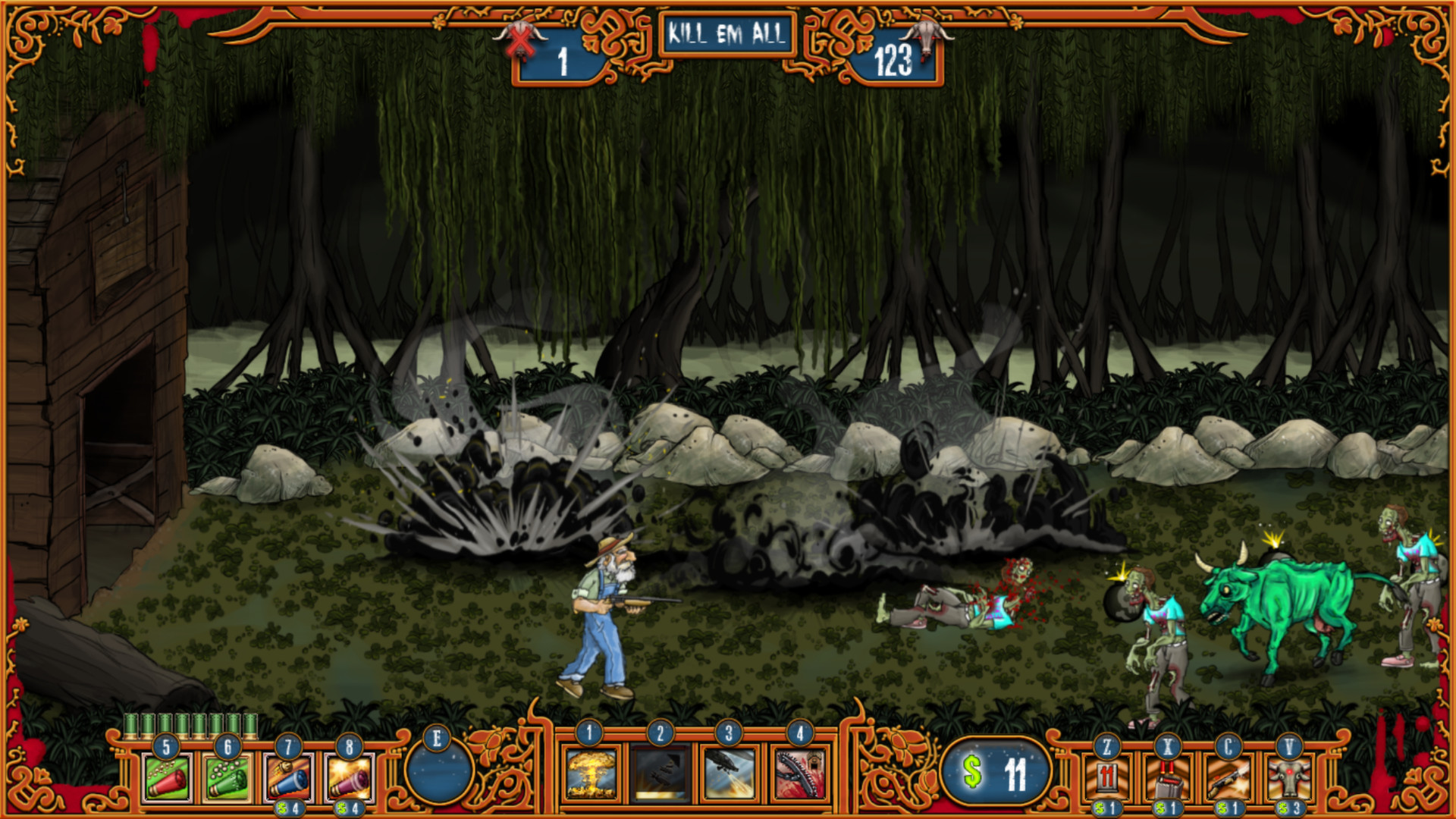Check the shotgun shell ammo row
Image resolution: width=1456 pixels, height=819 pixels.
193,727
